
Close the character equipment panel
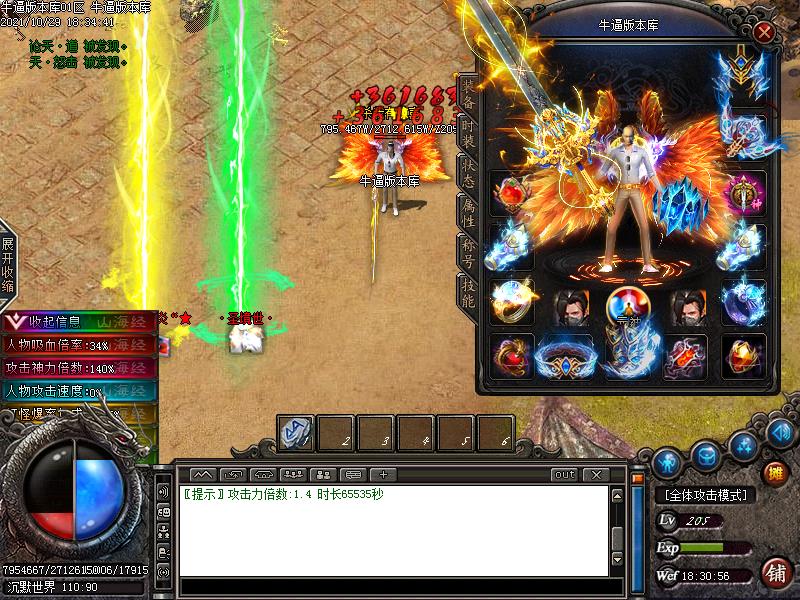pyautogui.click(x=765, y=32)
